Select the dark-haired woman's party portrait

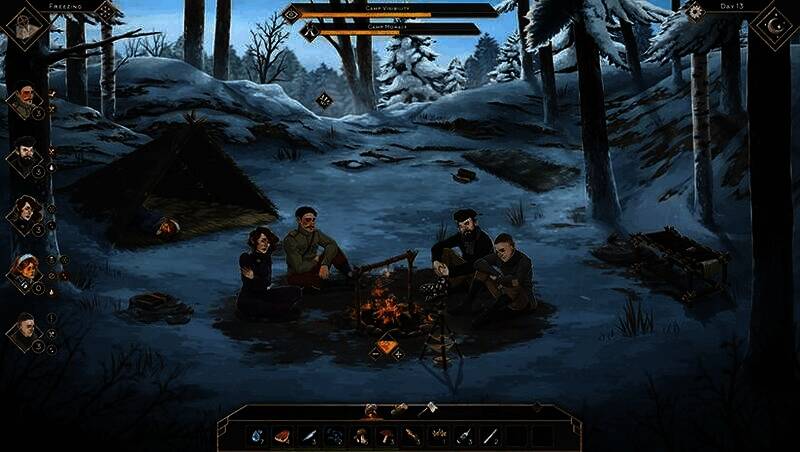click(x=25, y=213)
